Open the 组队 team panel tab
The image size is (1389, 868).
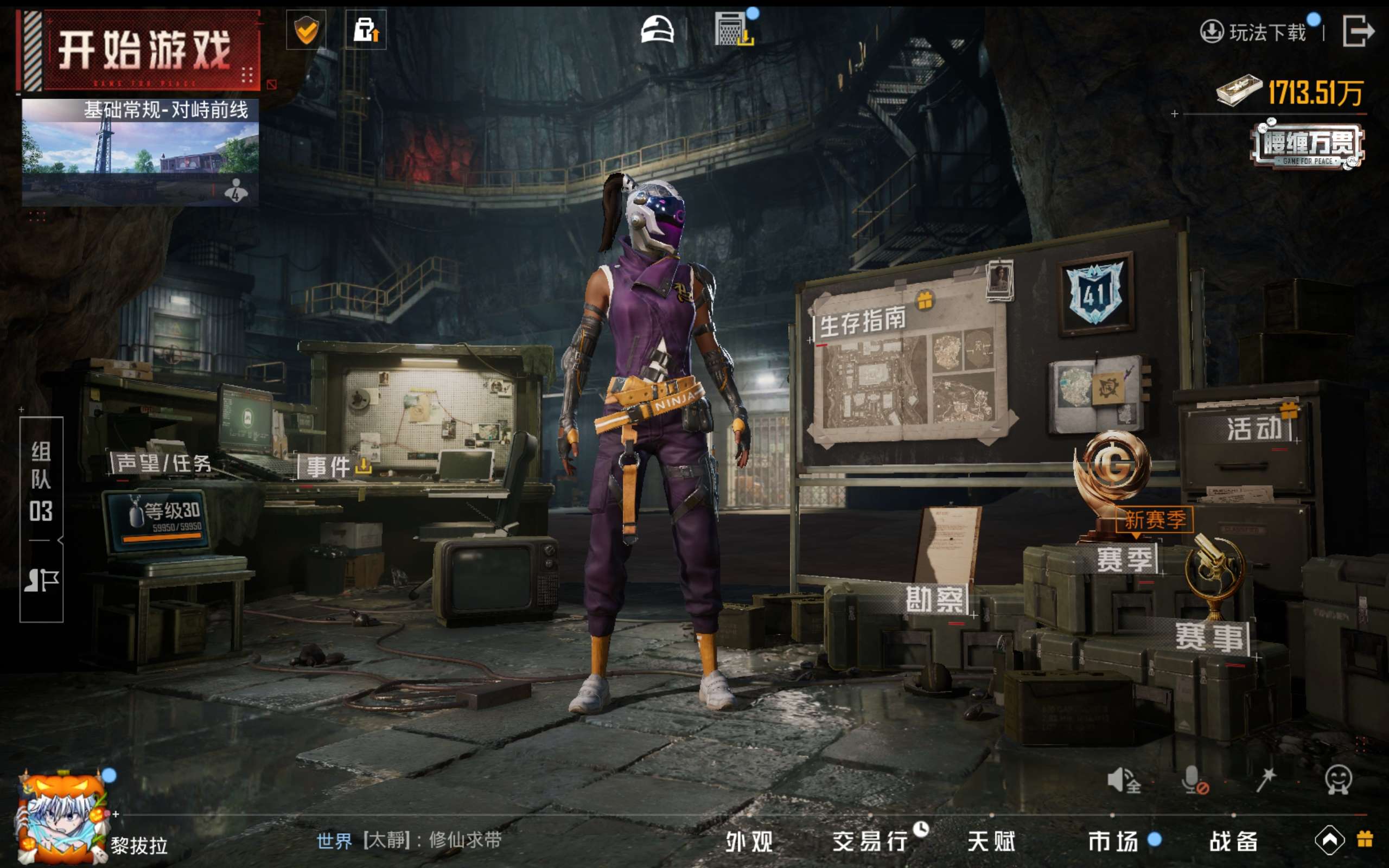click(41, 481)
